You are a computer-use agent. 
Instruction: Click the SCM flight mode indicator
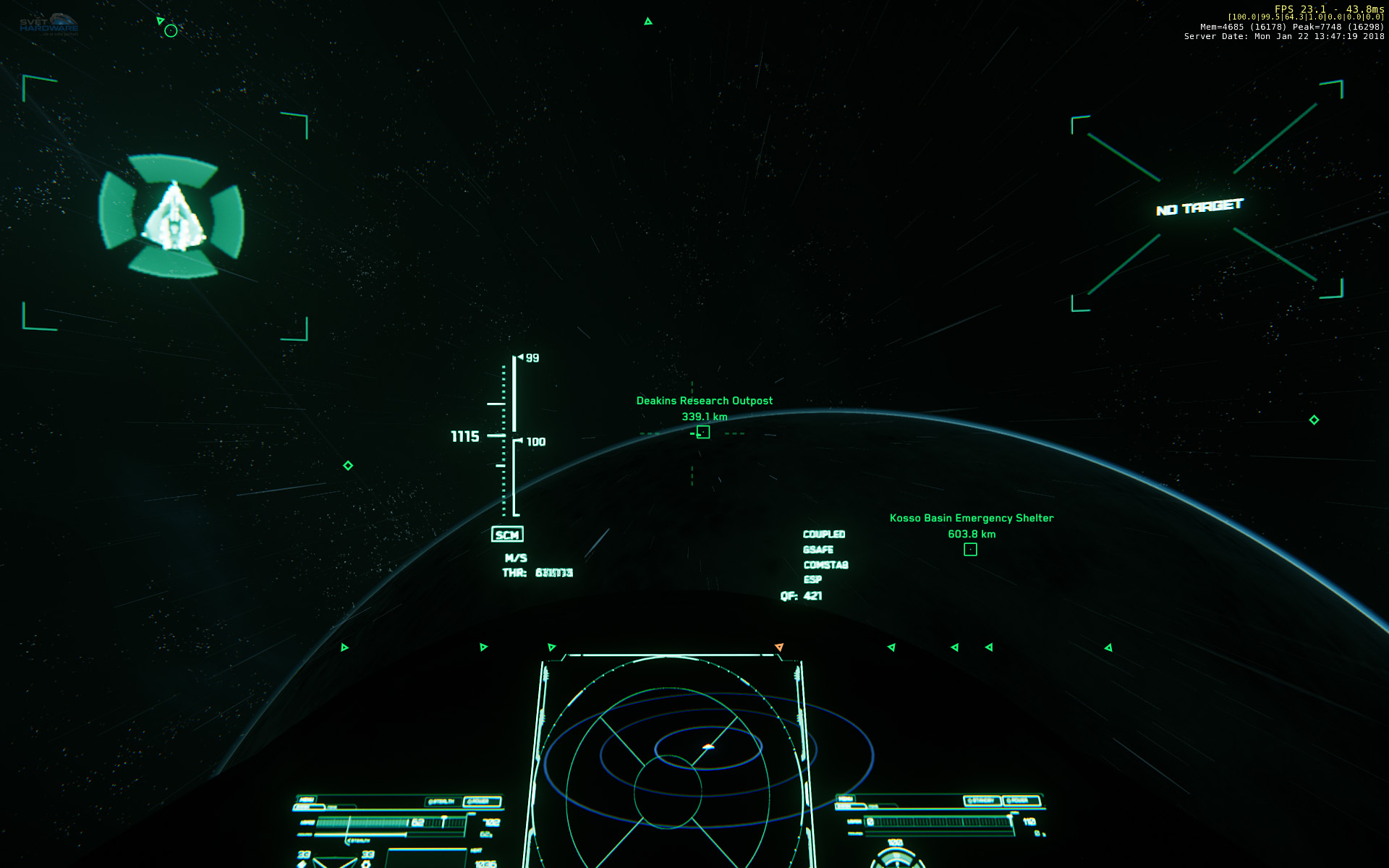(507, 535)
